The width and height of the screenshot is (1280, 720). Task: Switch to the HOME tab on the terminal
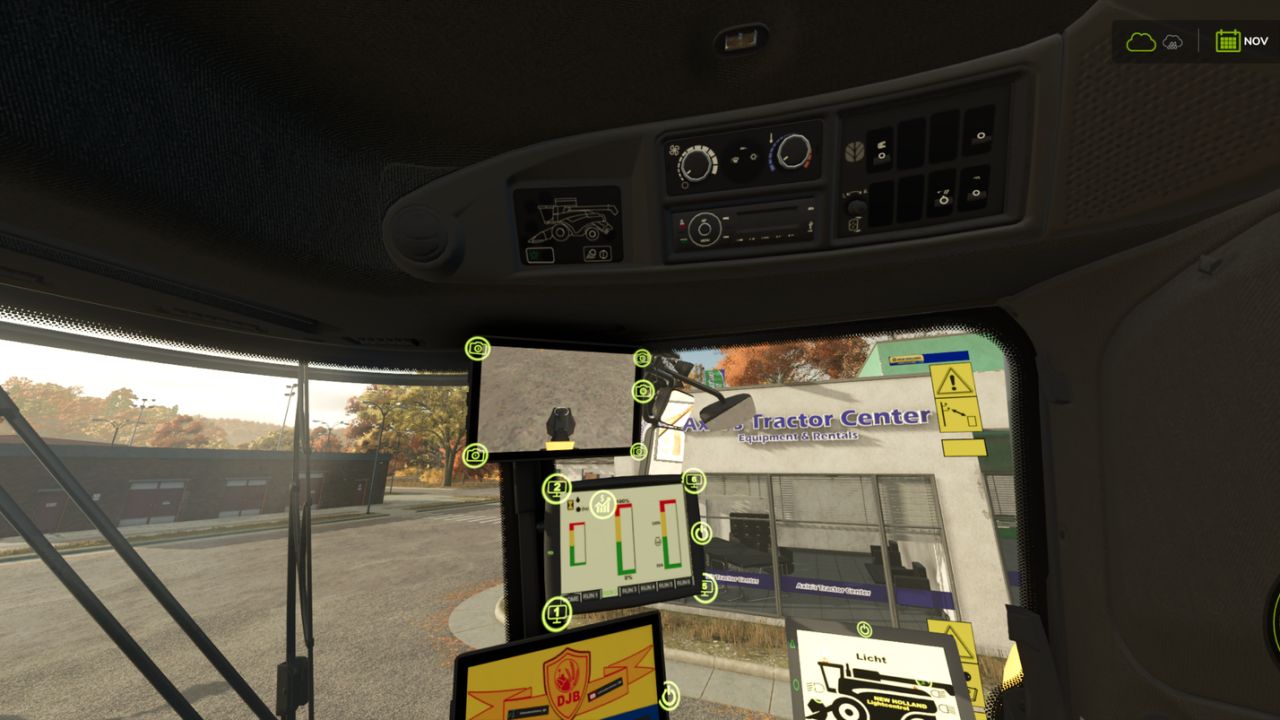[572, 599]
